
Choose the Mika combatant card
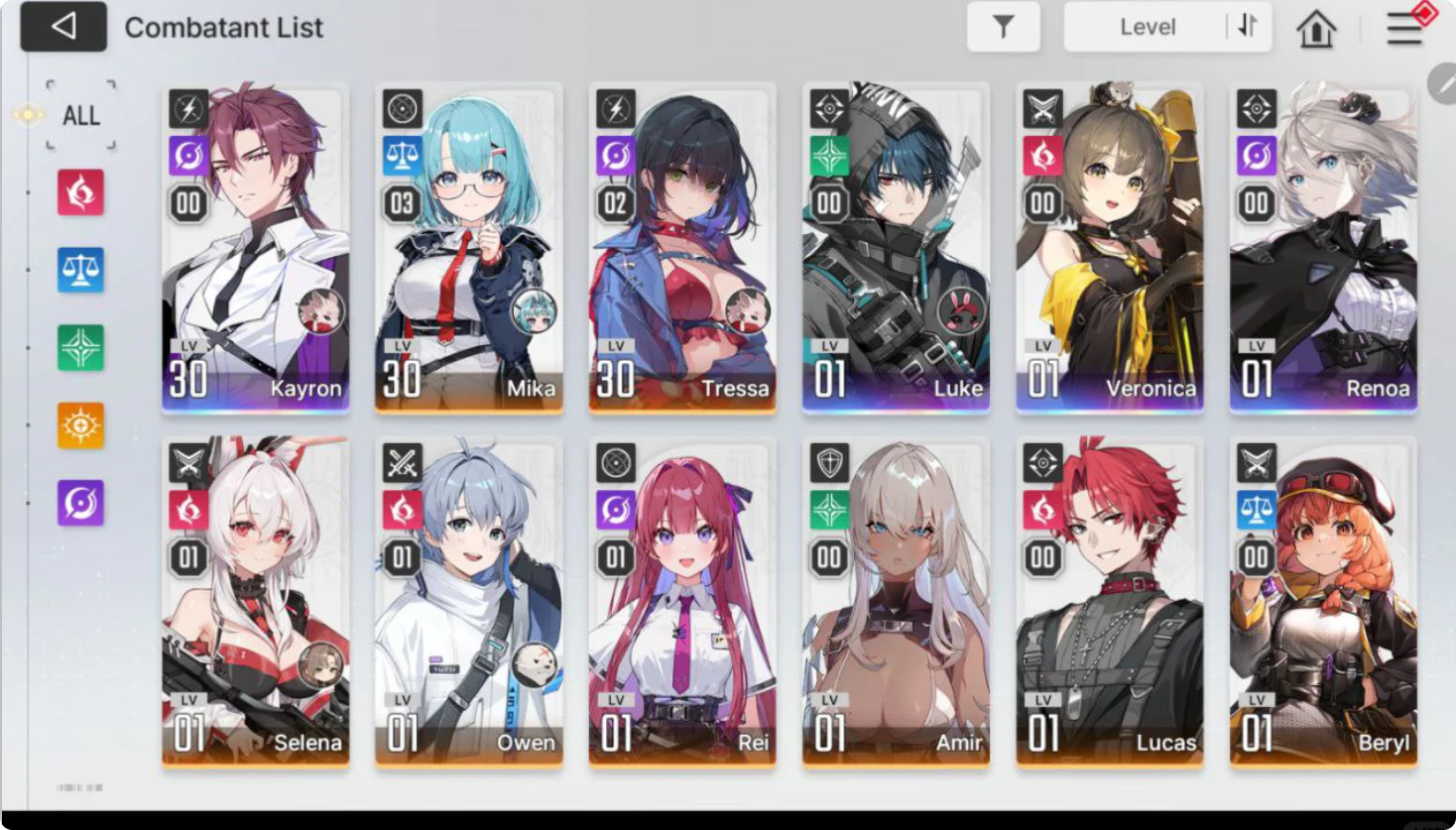click(x=468, y=248)
